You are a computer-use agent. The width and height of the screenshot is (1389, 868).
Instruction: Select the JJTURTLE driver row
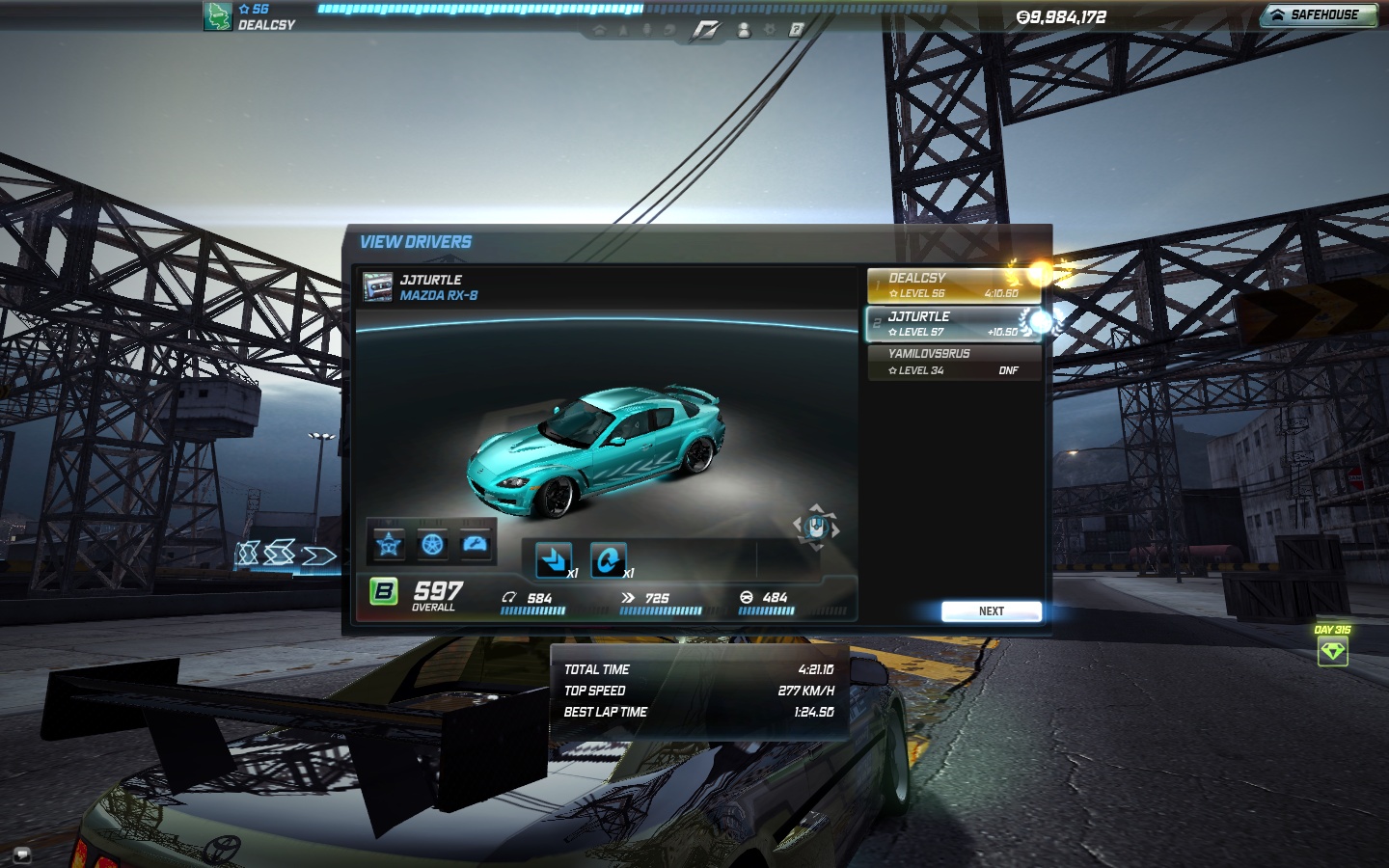click(953, 324)
